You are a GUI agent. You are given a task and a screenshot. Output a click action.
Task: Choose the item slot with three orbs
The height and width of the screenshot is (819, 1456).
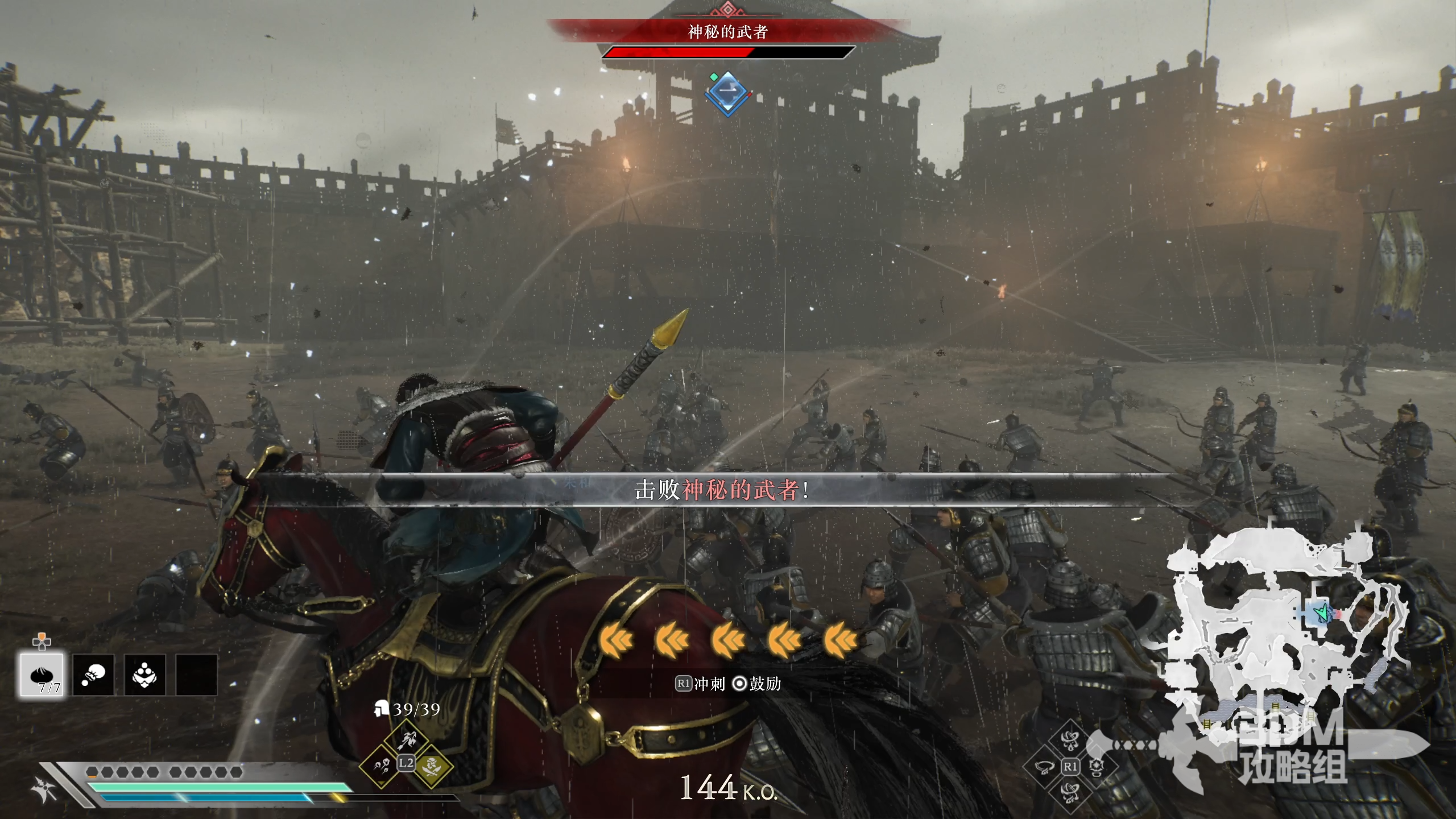tap(144, 675)
